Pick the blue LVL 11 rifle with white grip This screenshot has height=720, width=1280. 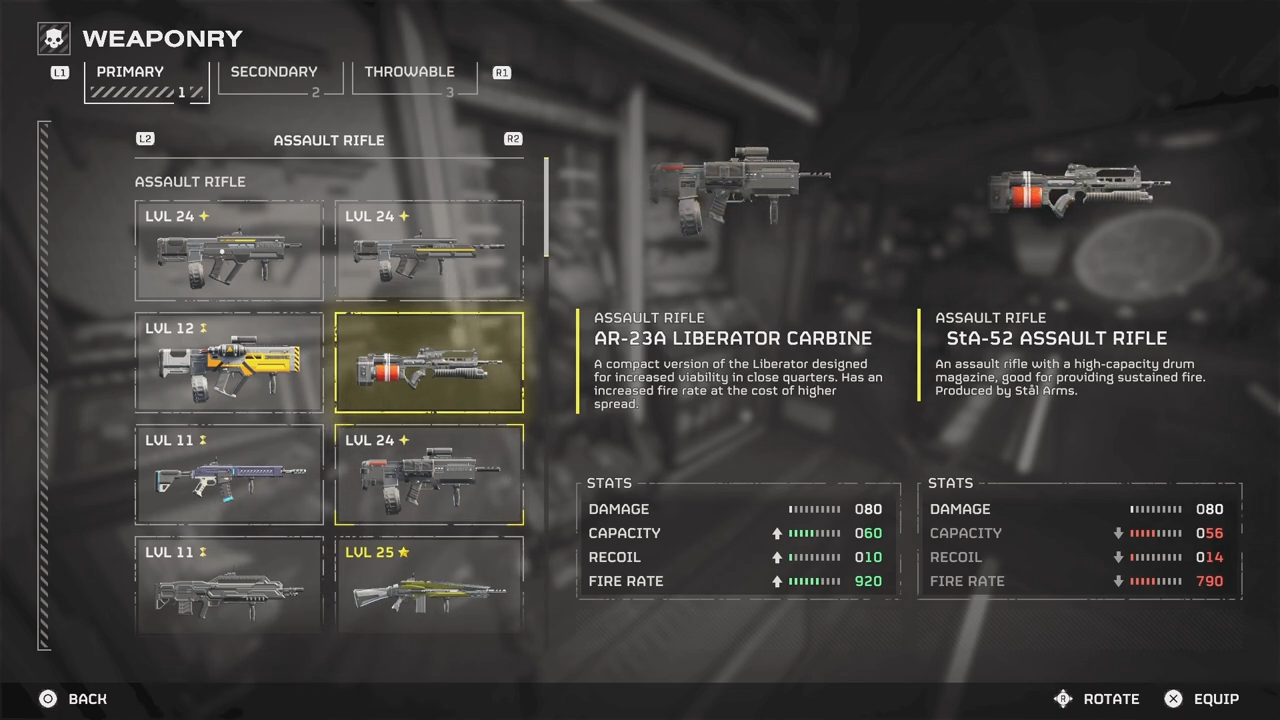[229, 475]
